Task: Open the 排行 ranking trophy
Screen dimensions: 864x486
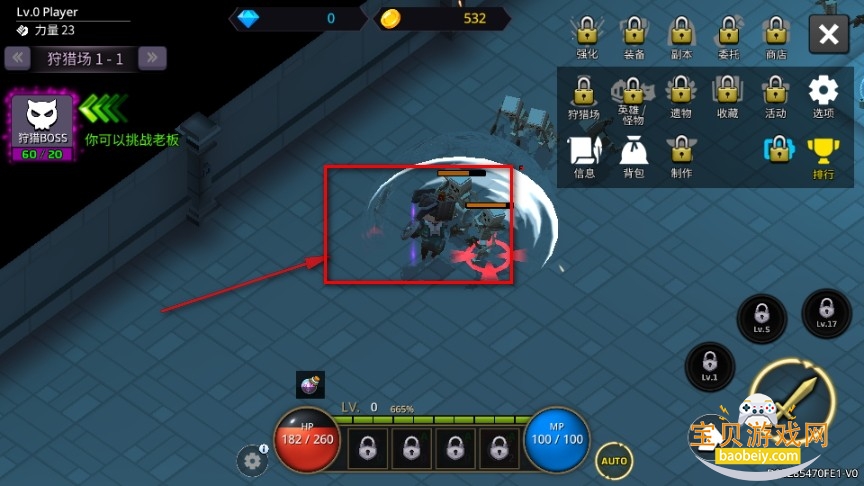Action: point(823,156)
